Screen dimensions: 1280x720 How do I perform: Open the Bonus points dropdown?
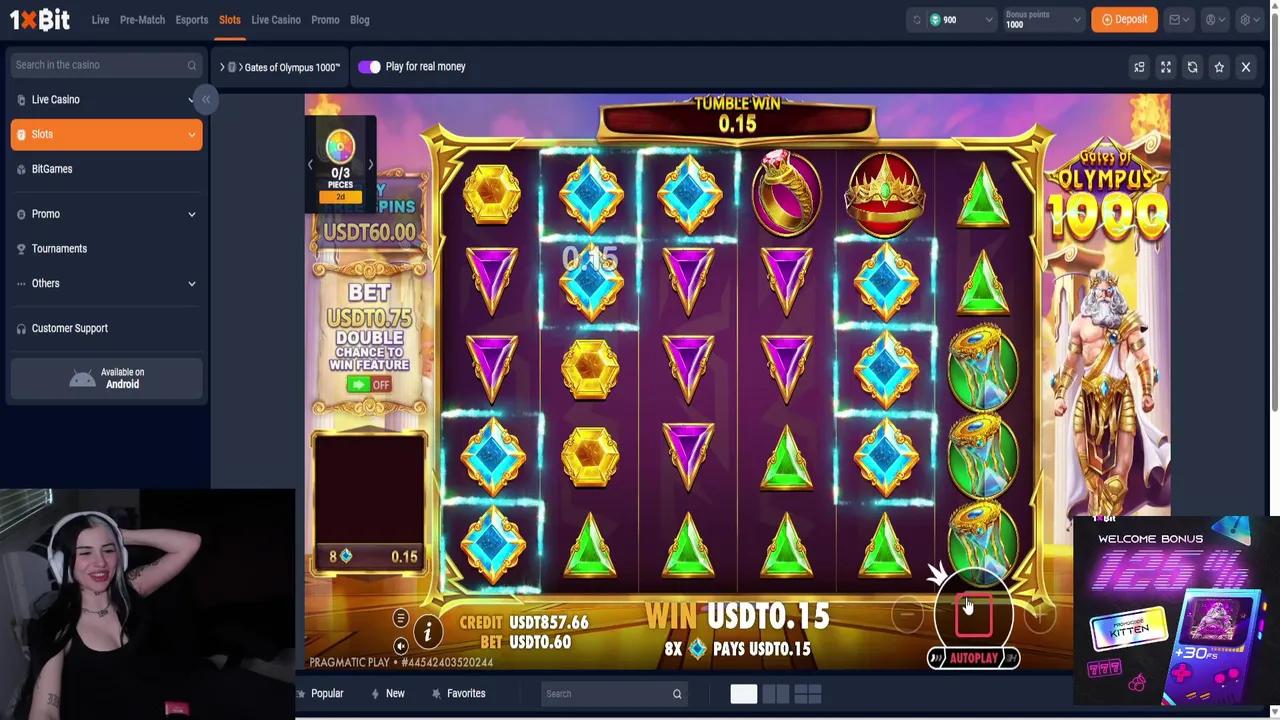click(1043, 19)
